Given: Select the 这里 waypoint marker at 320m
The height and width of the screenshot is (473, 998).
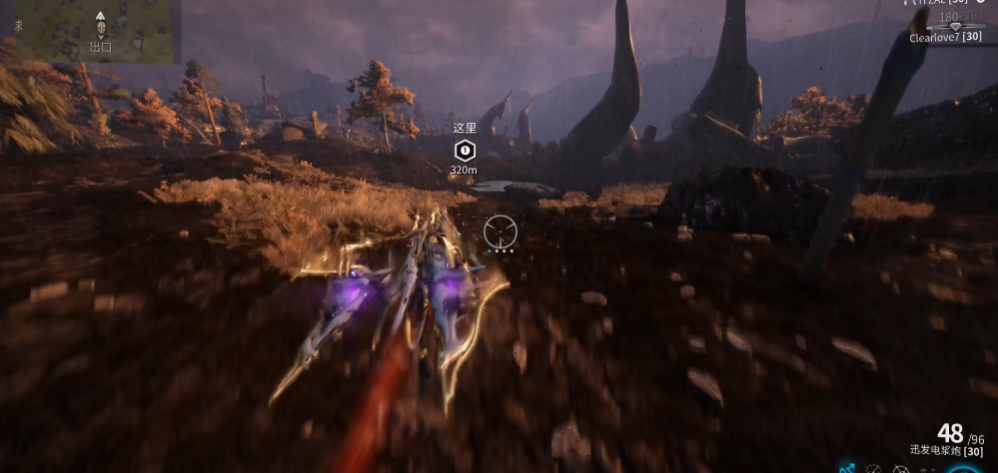Looking at the screenshot, I should pos(463,150).
